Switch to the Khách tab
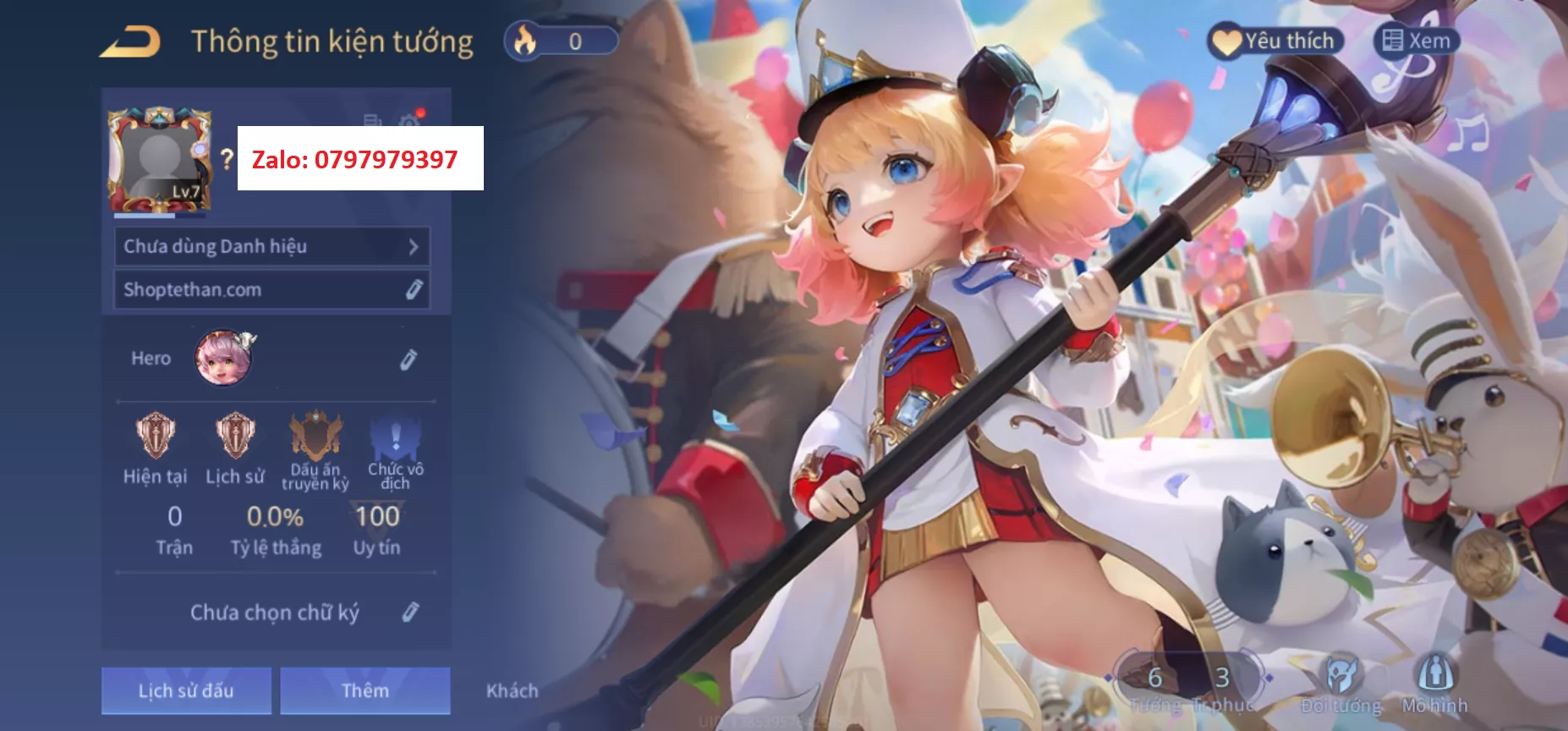1568x731 pixels. click(x=512, y=691)
